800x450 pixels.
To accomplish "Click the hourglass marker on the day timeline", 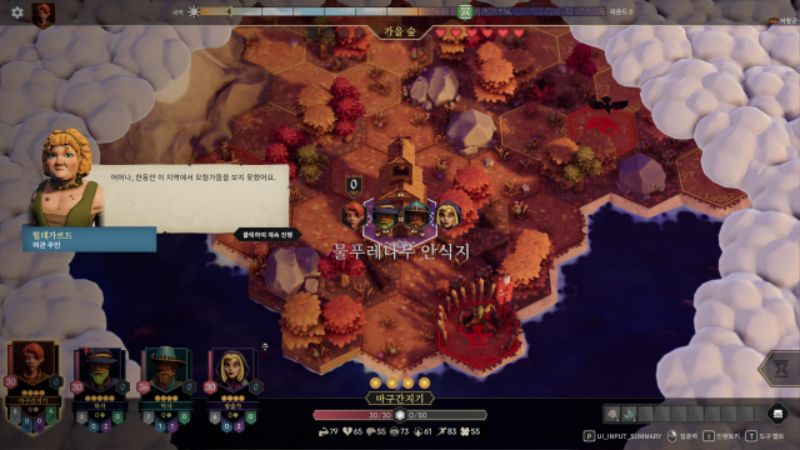I will pyautogui.click(x=464, y=11).
